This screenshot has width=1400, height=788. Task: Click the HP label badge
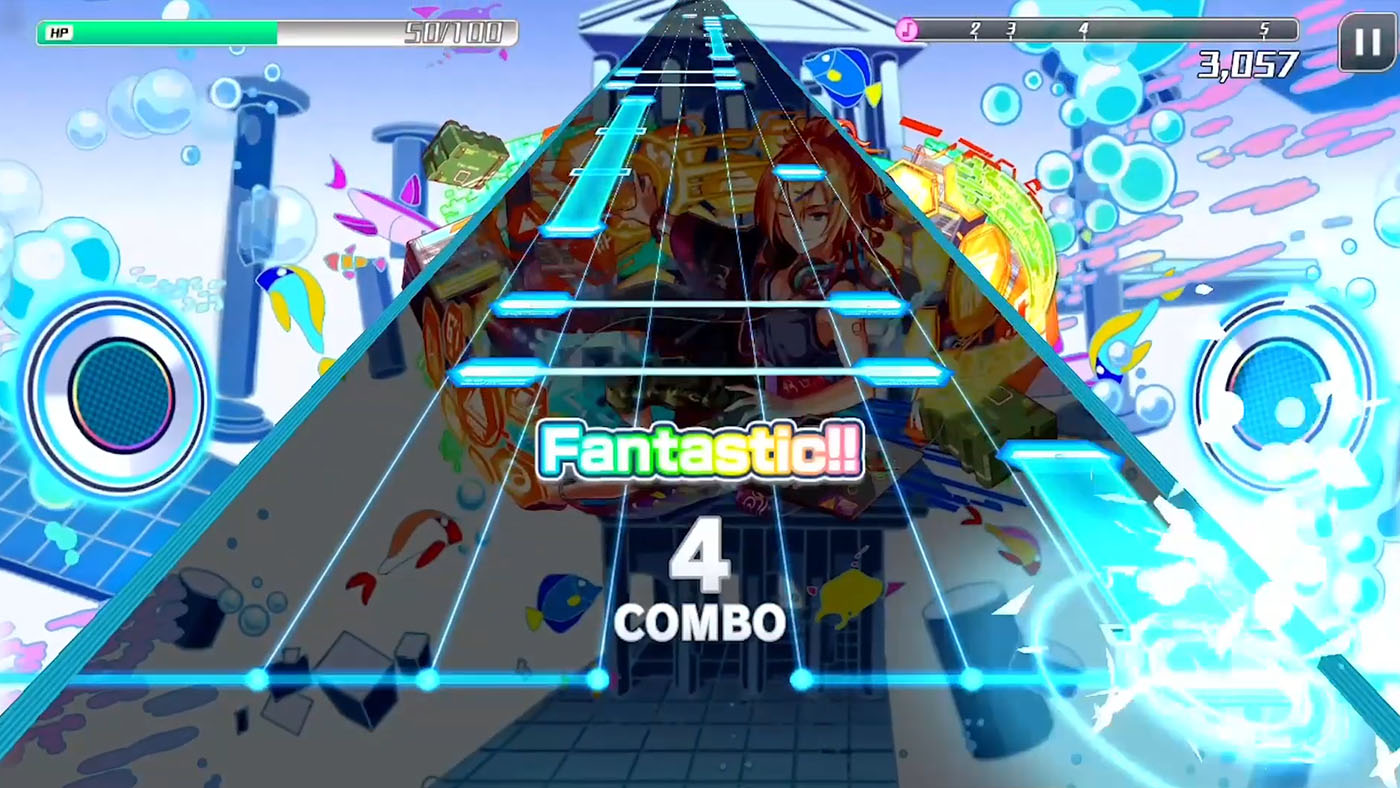pos(57,30)
